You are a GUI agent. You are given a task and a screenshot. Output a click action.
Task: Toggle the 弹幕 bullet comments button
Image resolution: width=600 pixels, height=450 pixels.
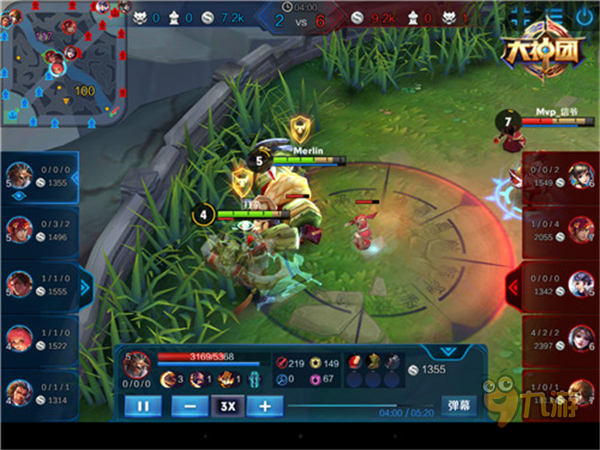coord(460,406)
